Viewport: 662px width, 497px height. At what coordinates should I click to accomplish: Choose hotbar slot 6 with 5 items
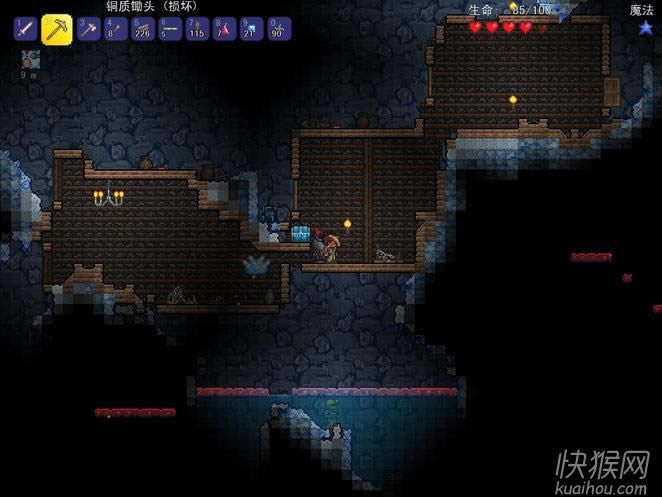pos(169,29)
